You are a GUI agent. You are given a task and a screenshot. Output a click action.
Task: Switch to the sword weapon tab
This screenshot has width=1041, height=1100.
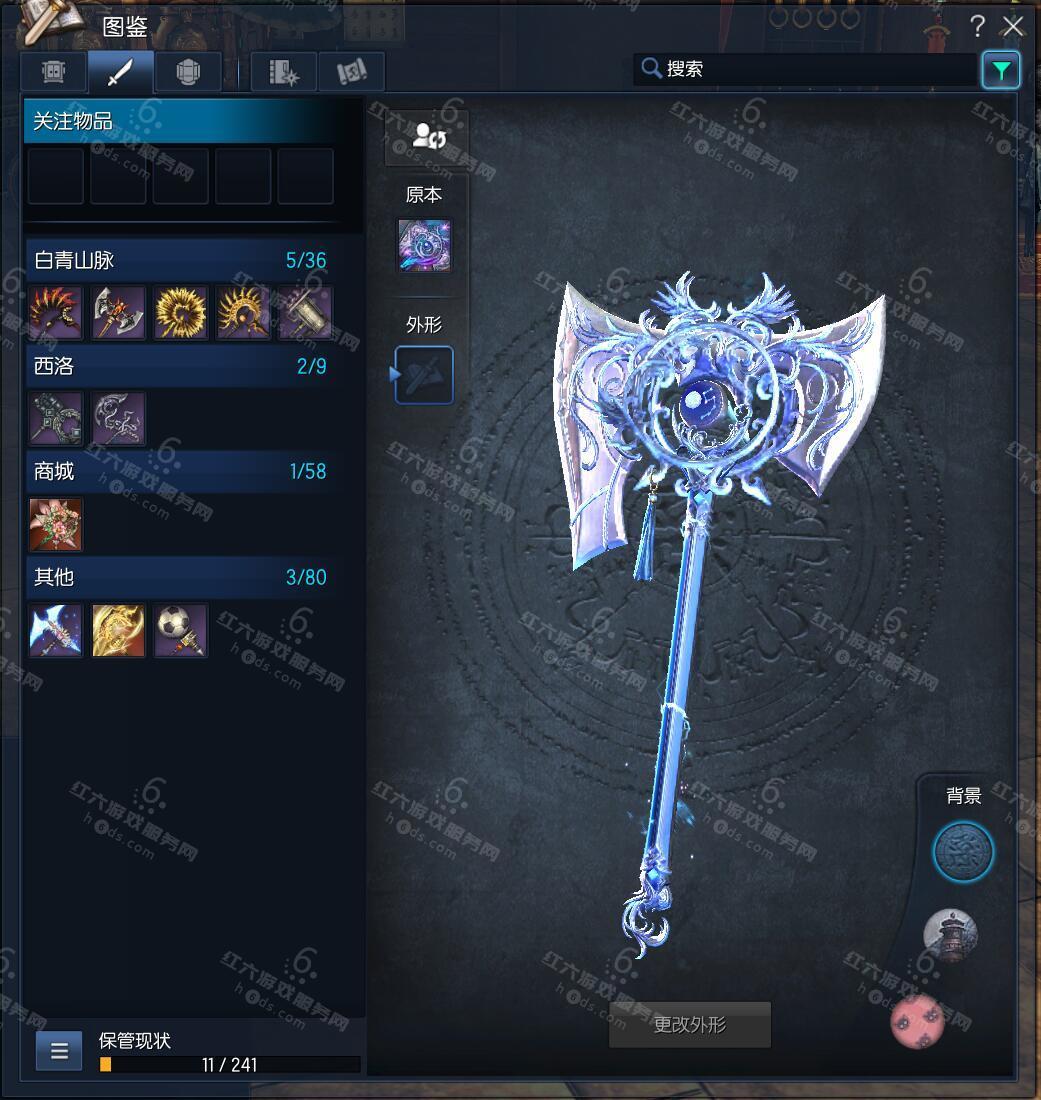point(120,72)
